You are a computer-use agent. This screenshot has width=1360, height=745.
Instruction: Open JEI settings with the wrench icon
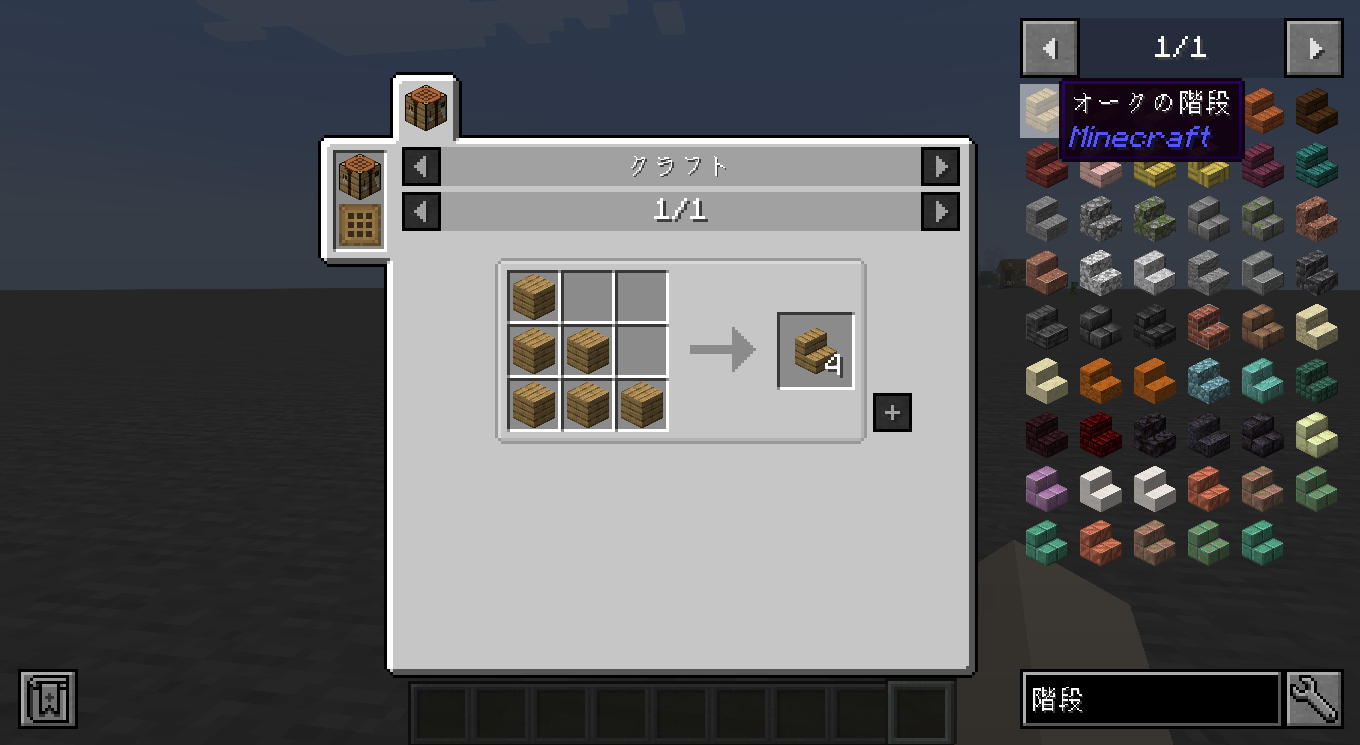click(x=1314, y=699)
